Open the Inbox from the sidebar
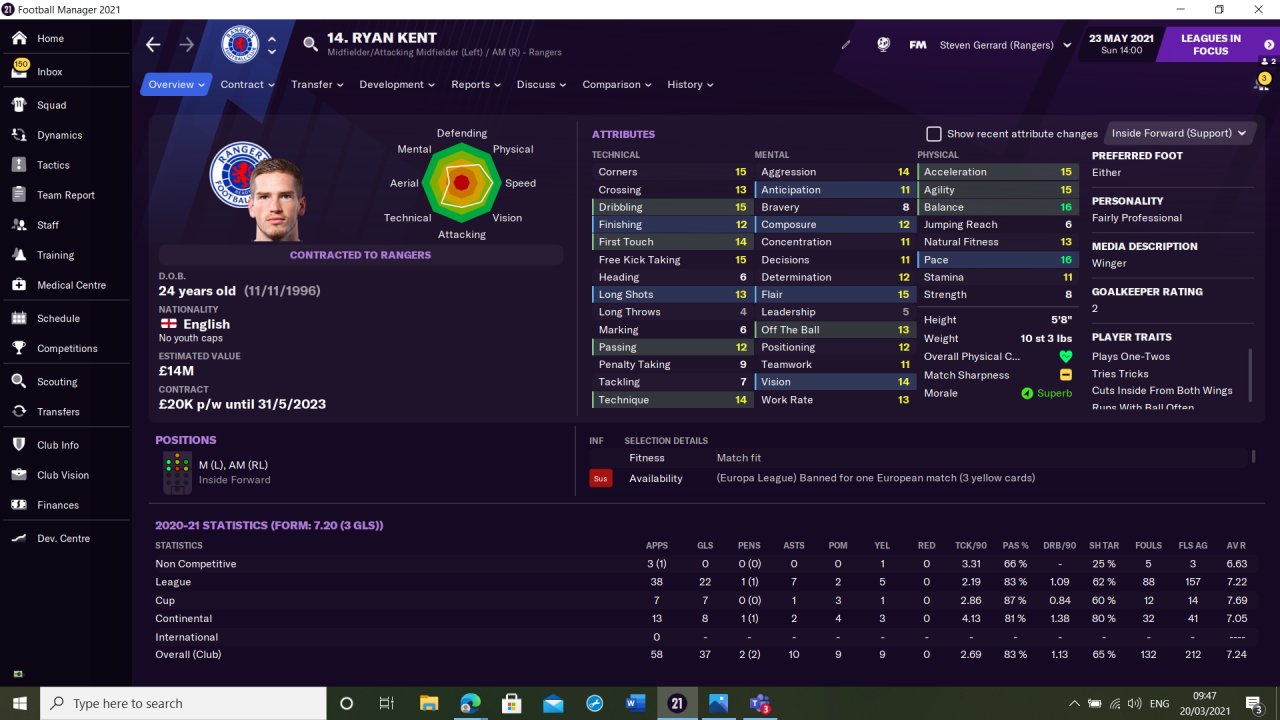Screen dimensions: 1280x720 [49, 72]
